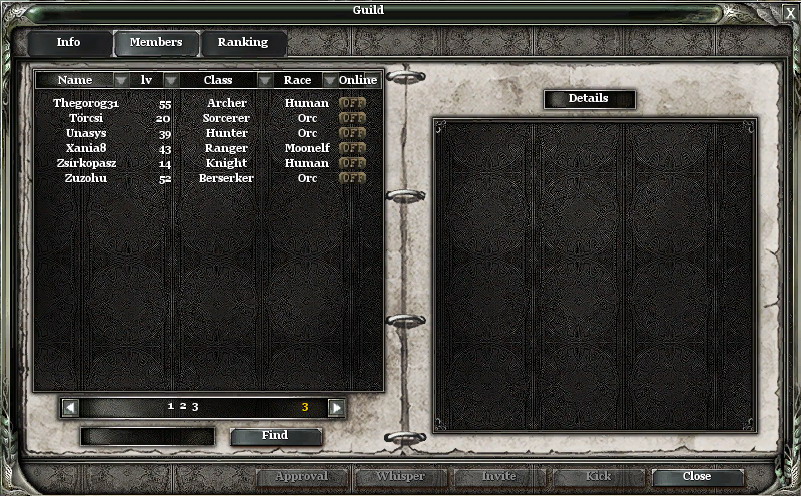Sort members by Race column

(x=297, y=80)
